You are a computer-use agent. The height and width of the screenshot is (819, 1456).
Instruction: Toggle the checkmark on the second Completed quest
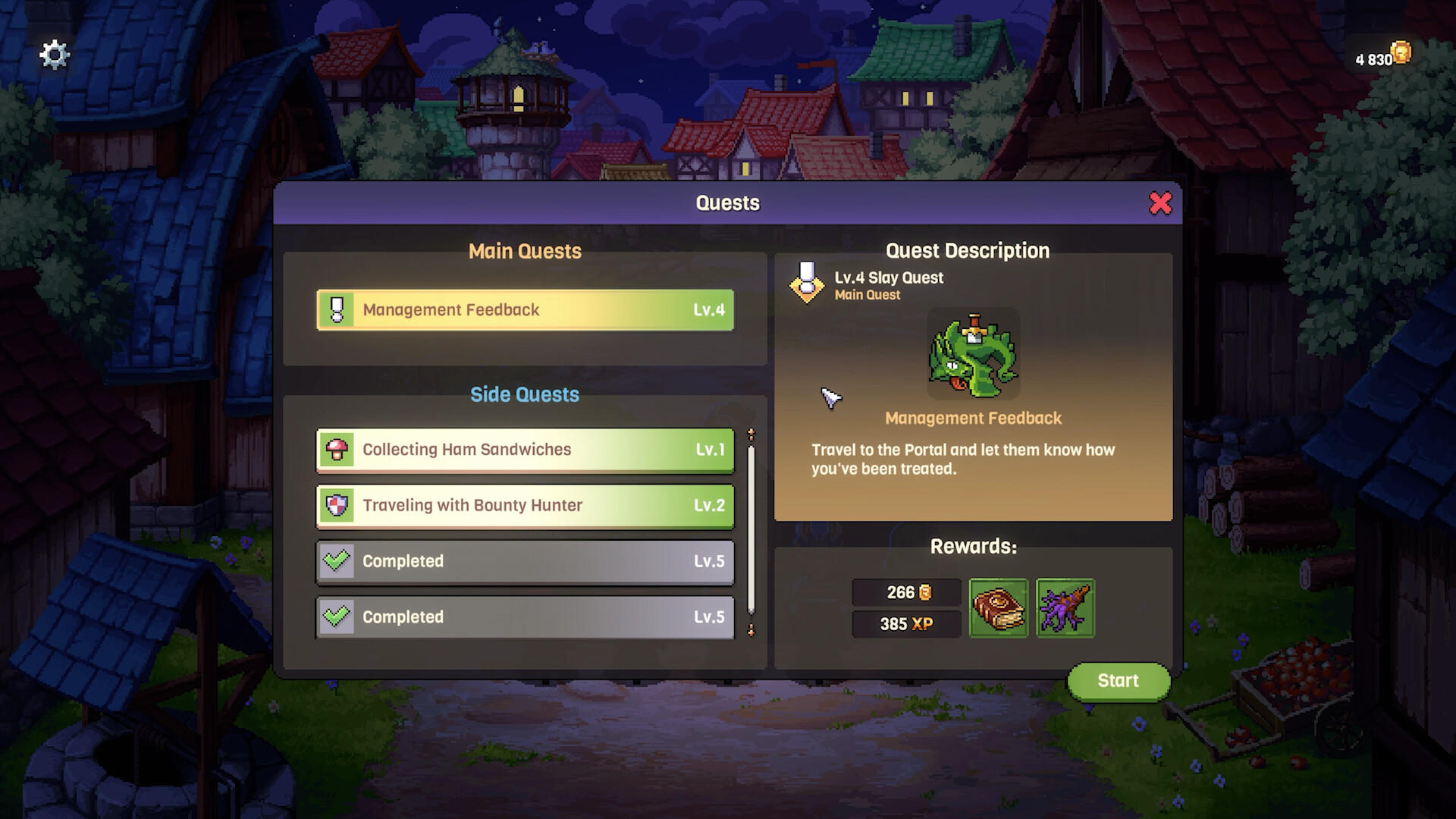337,617
